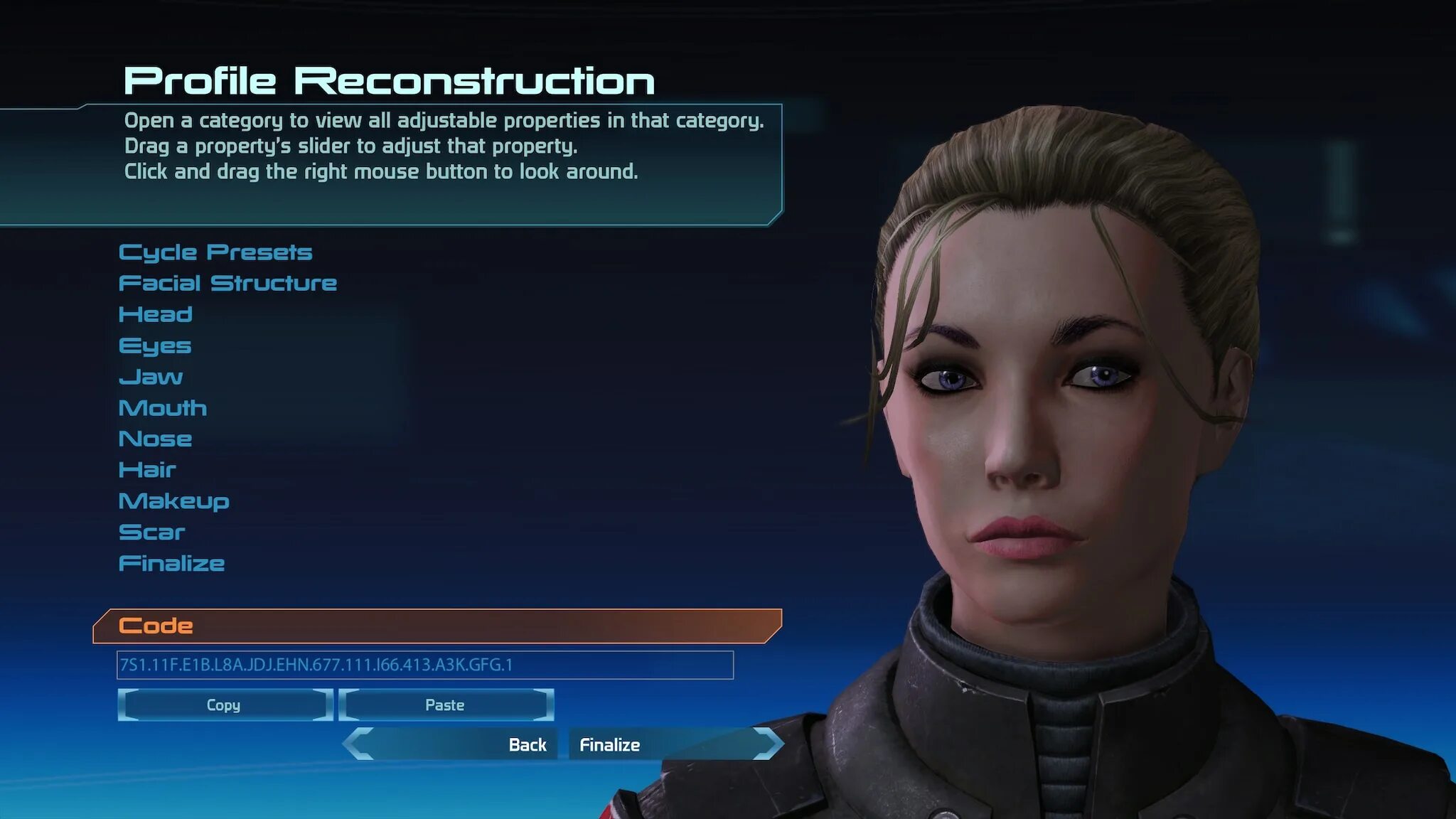Viewport: 1456px width, 819px height.
Task: Open the Cycle Presets category
Action: (x=215, y=252)
